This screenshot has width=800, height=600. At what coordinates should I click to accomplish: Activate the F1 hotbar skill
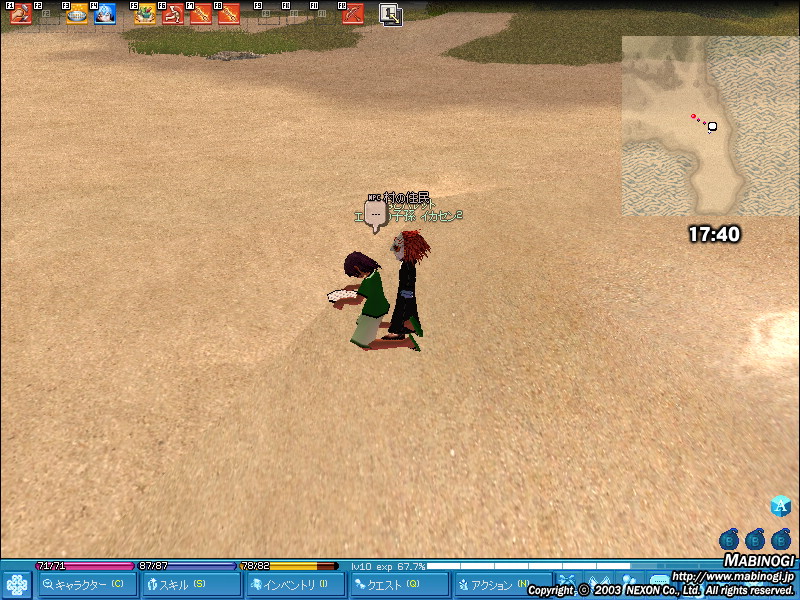tap(21, 14)
